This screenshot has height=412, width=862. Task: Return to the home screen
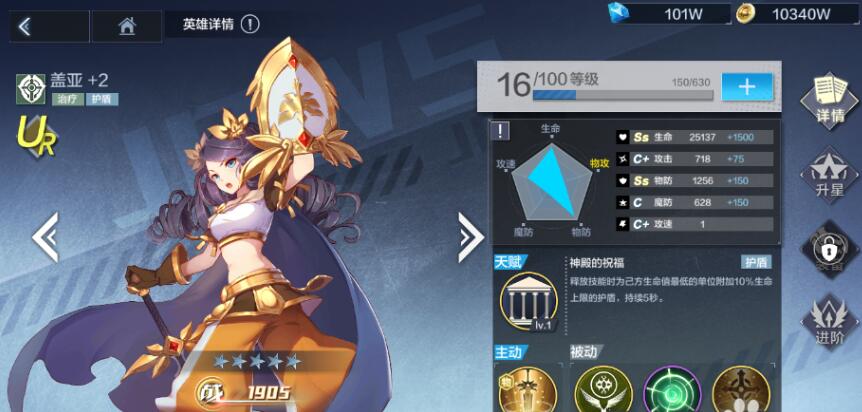tap(127, 27)
